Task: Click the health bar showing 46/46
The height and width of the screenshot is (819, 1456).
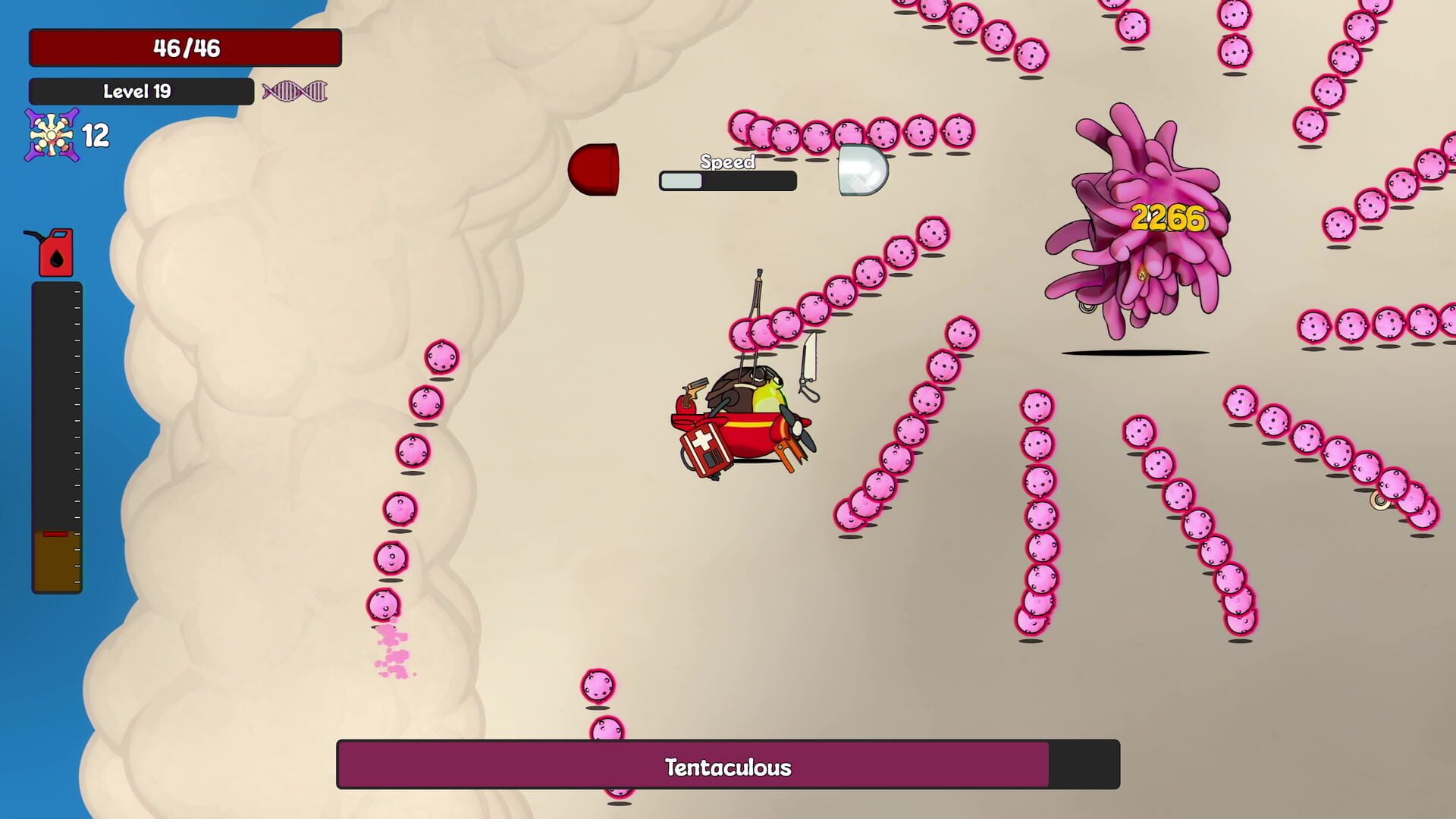Action: pos(184,48)
